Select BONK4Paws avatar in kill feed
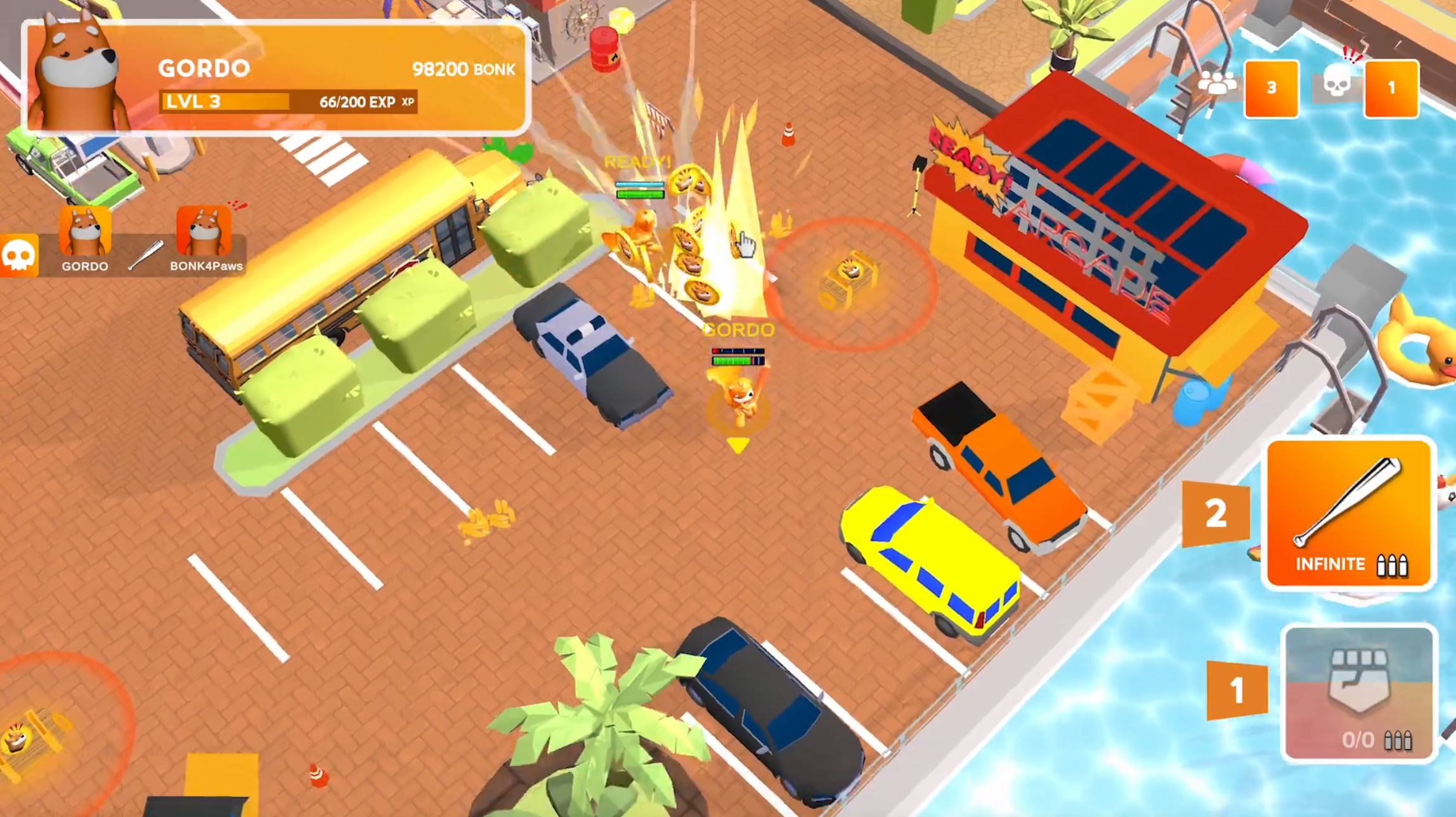The image size is (1456, 817). [204, 232]
